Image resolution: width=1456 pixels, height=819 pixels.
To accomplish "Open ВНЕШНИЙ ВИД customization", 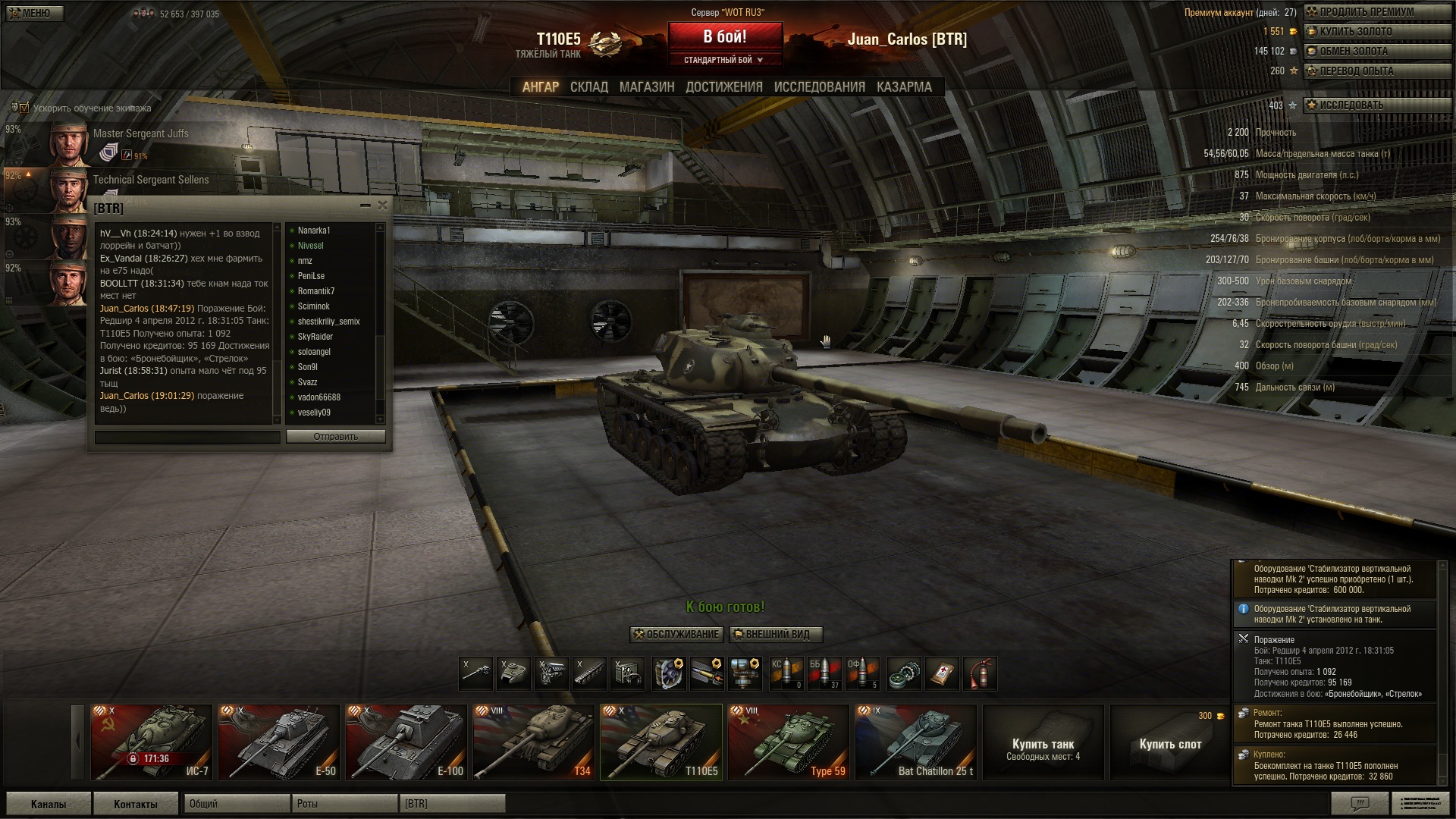I will point(776,635).
